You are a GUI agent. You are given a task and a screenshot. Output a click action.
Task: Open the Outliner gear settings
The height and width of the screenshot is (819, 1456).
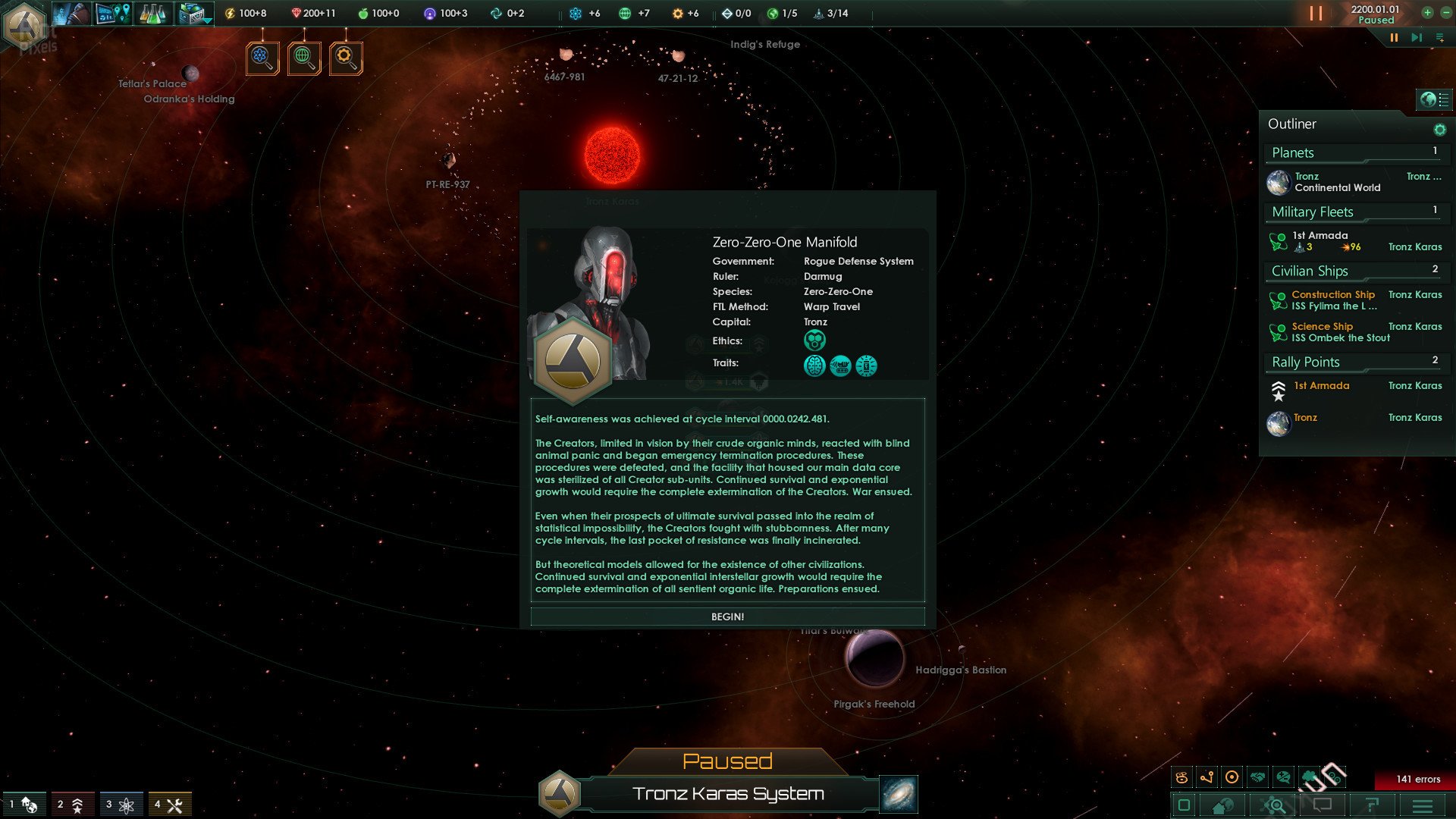click(1439, 130)
